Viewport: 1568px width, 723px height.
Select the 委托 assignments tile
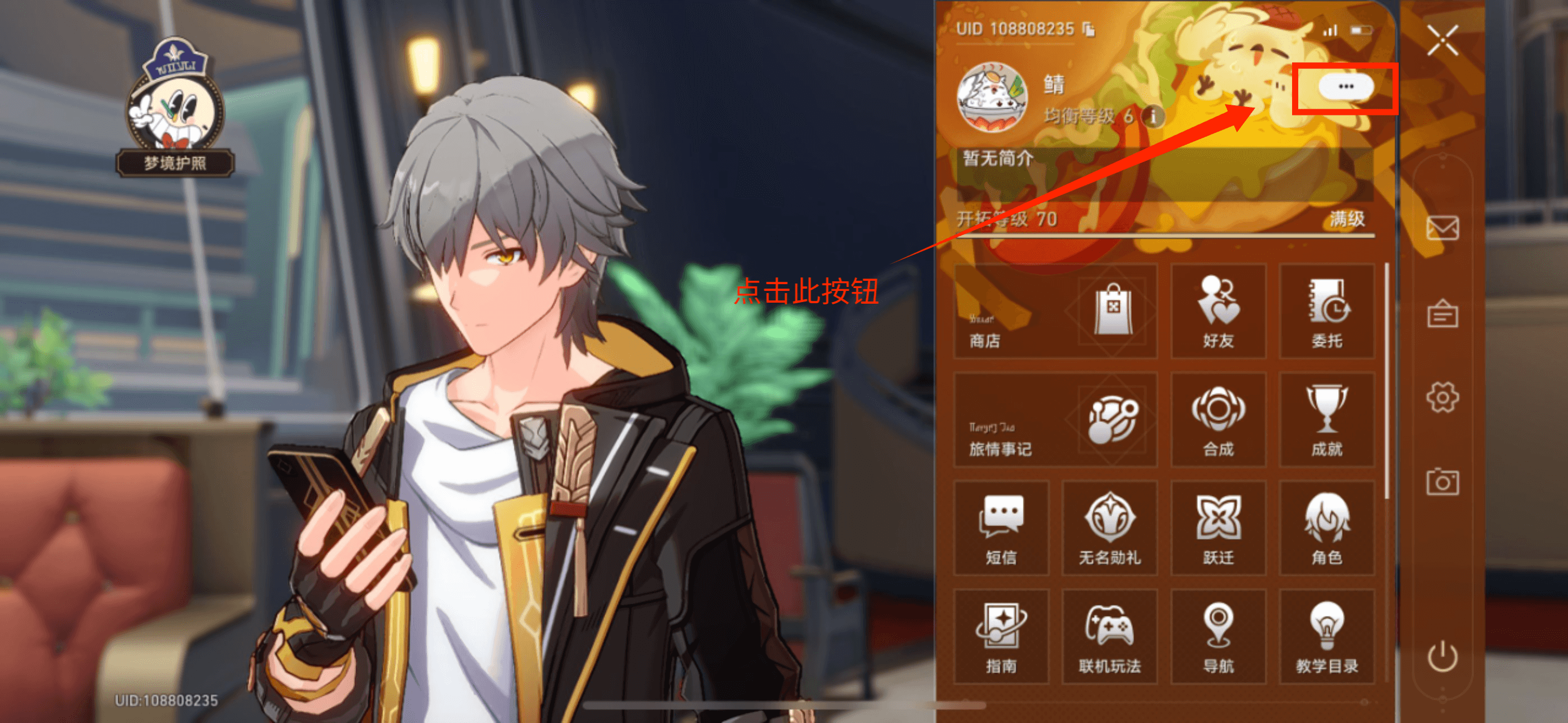coord(1326,311)
